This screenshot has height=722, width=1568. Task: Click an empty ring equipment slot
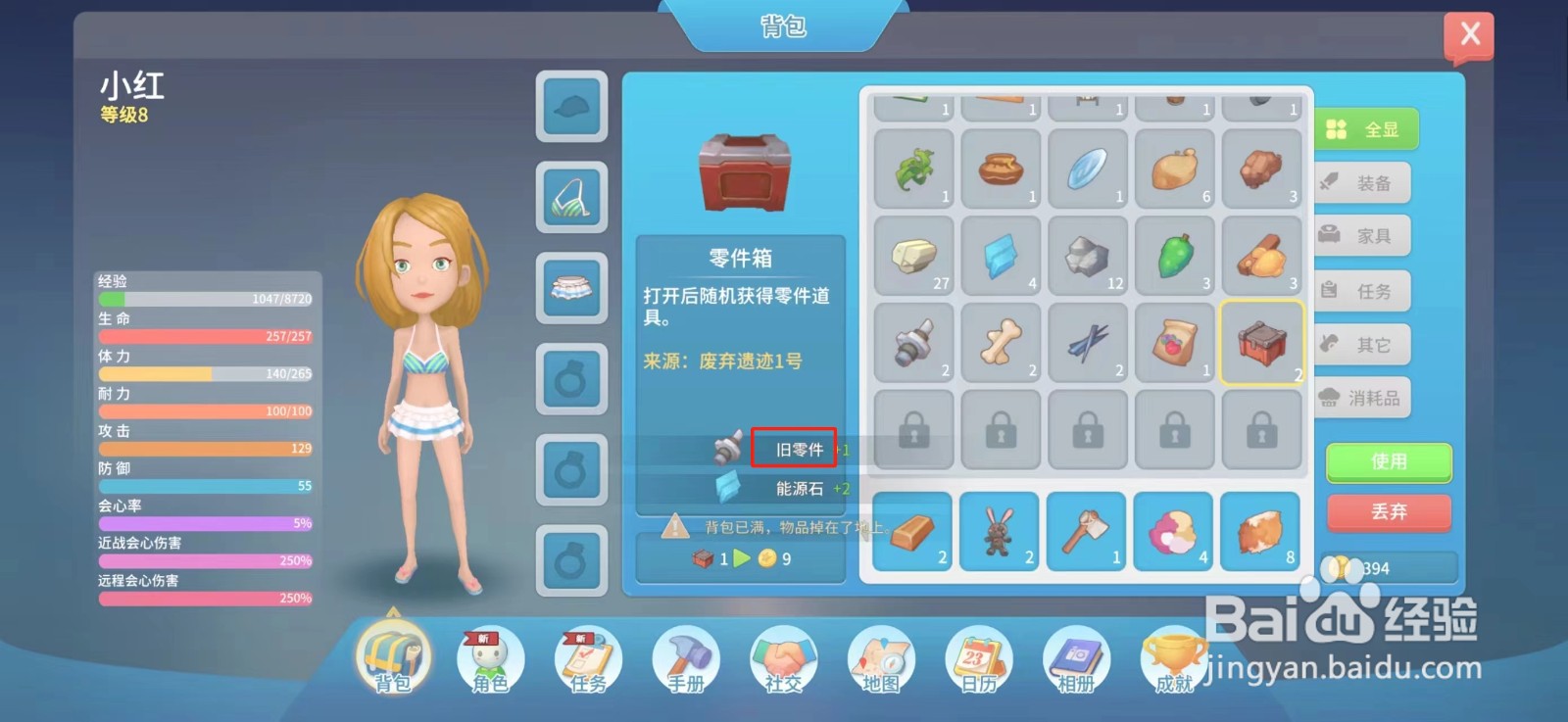click(x=571, y=380)
